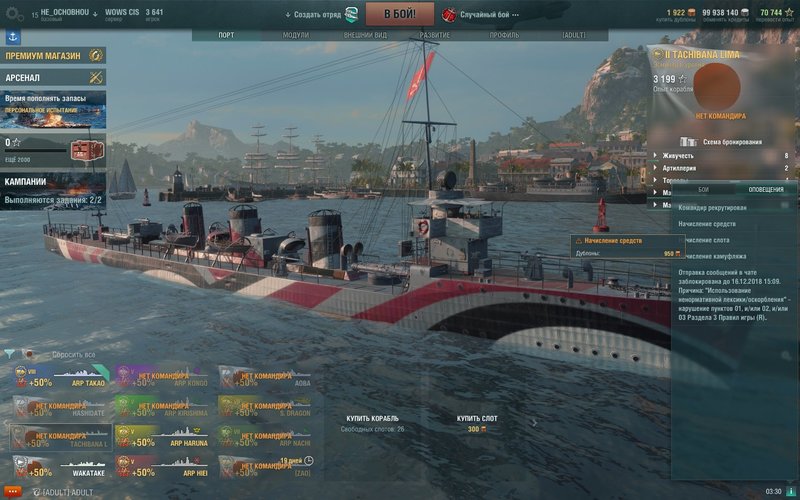The image size is (800, 500).
Task: Select the ARP Takao ship
Action: point(59,378)
